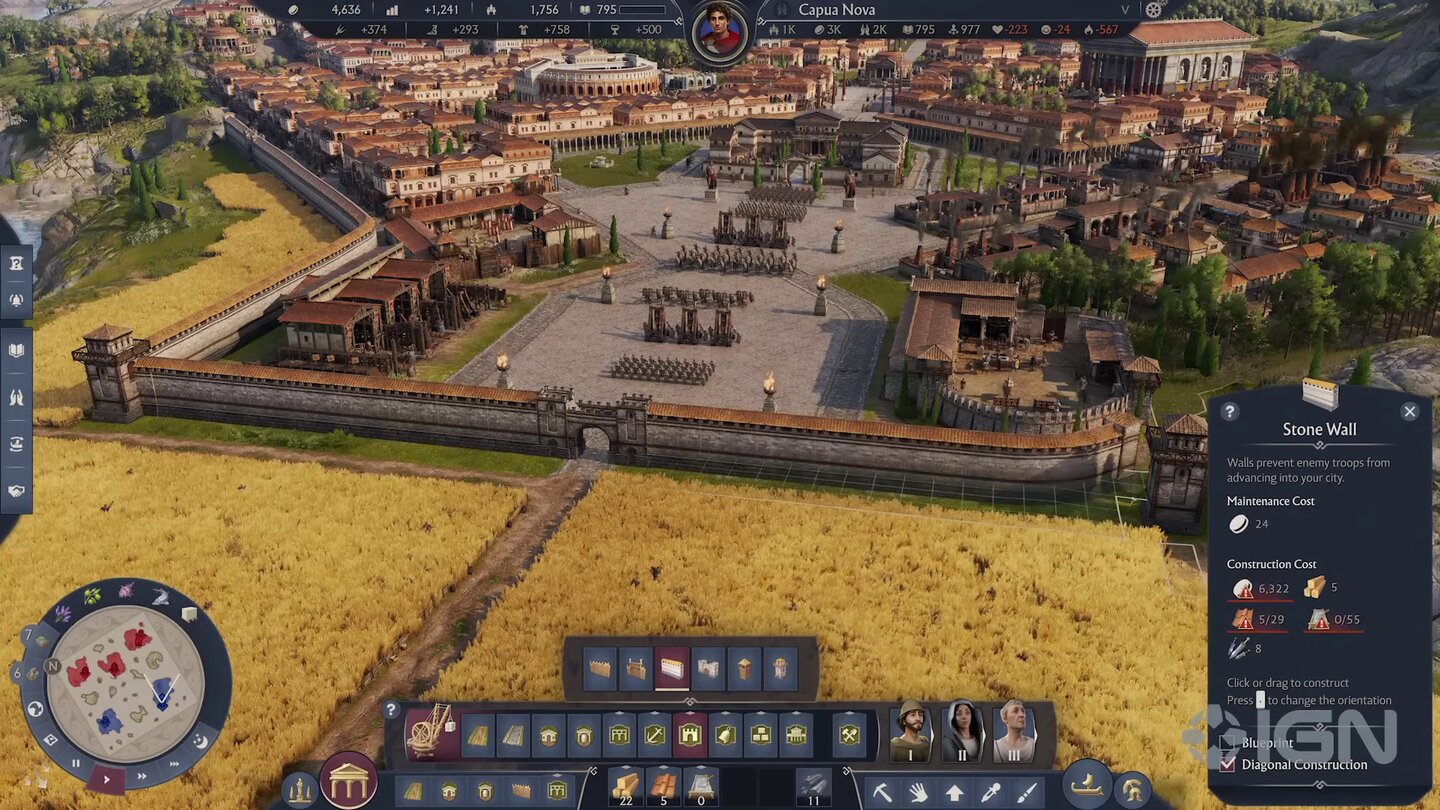Screen dimensions: 1440x810
Task: Enable the Blueprint checkbox
Action: coord(1228,743)
